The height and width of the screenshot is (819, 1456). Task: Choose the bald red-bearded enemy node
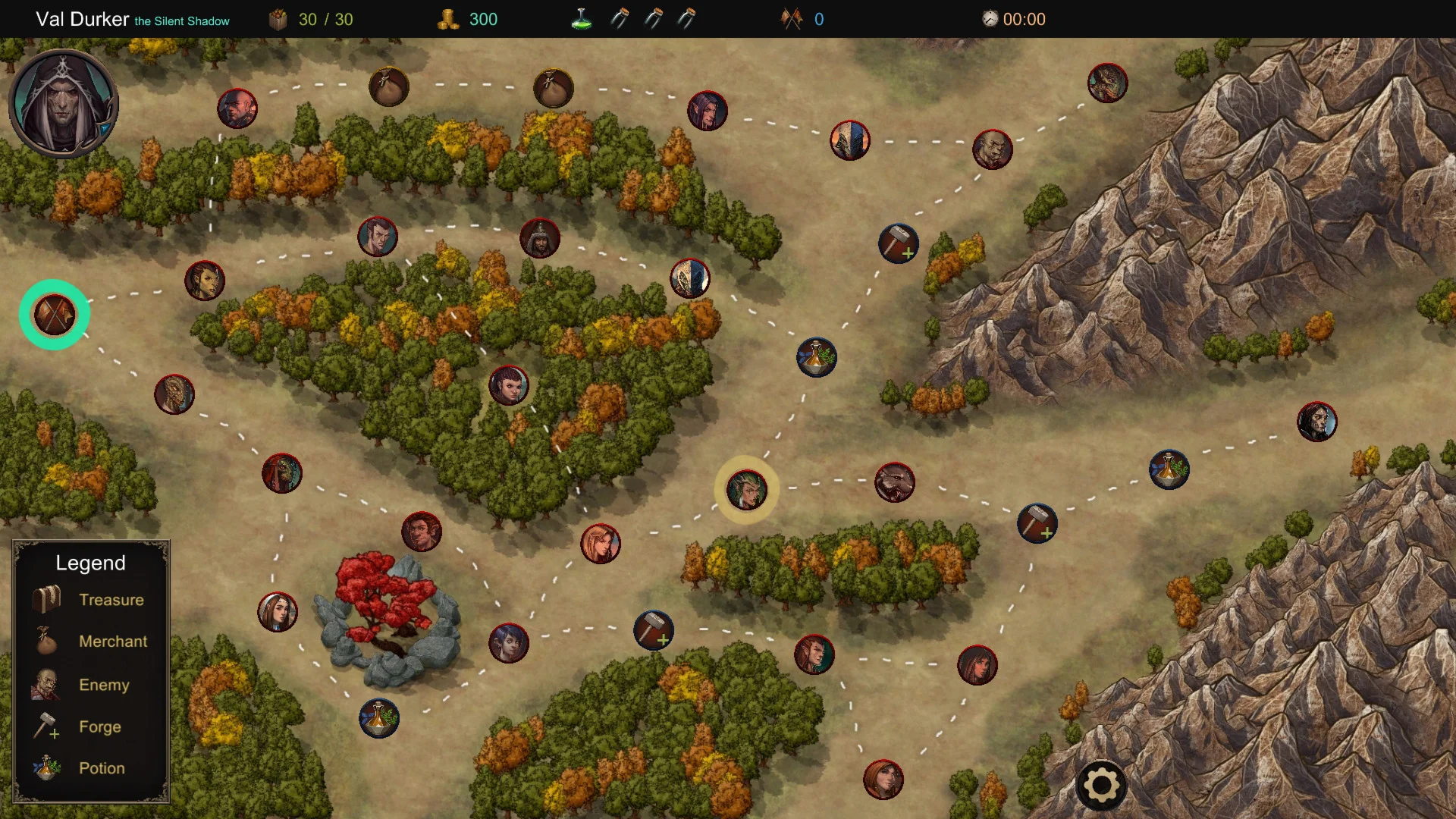tap(237, 109)
